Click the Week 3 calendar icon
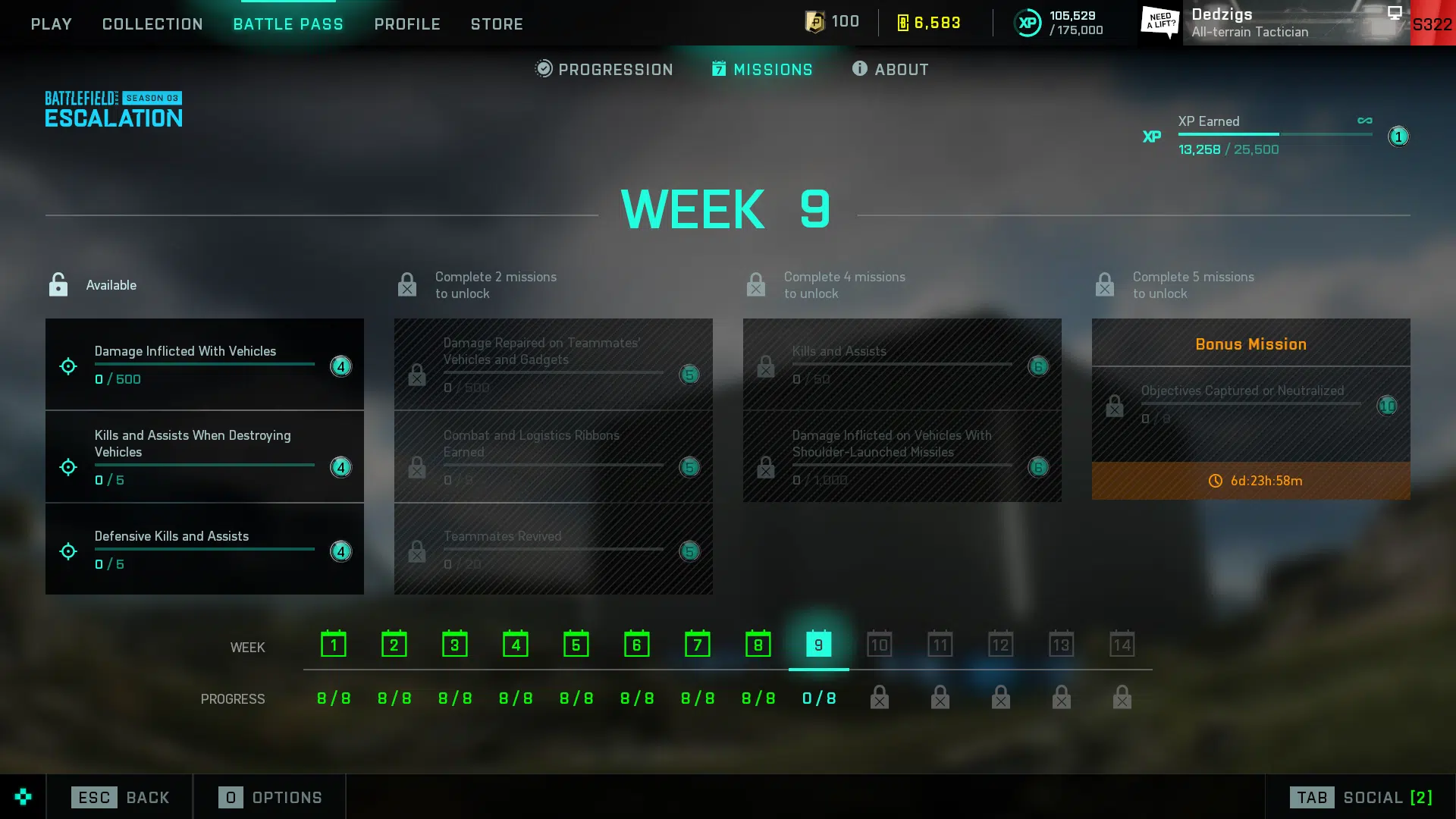Screen dimensions: 1456x819 454,645
